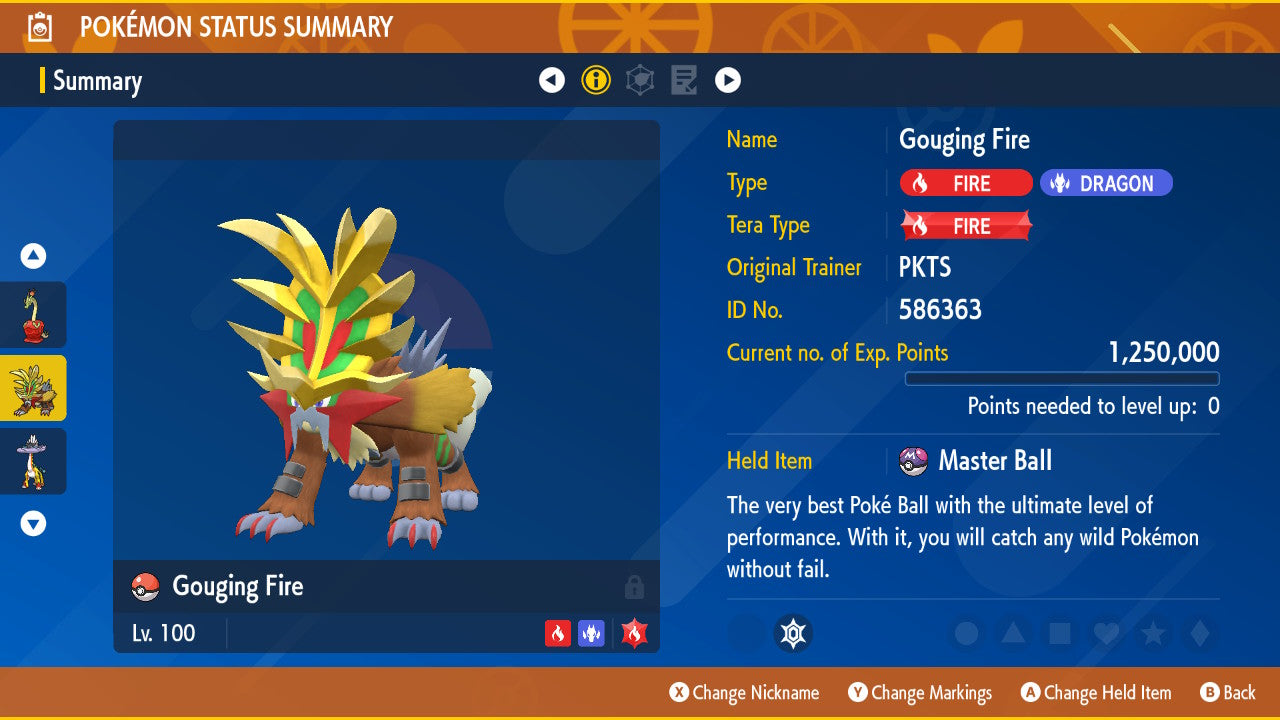Open the moves and notes tab
The image size is (1280, 720).
(684, 80)
